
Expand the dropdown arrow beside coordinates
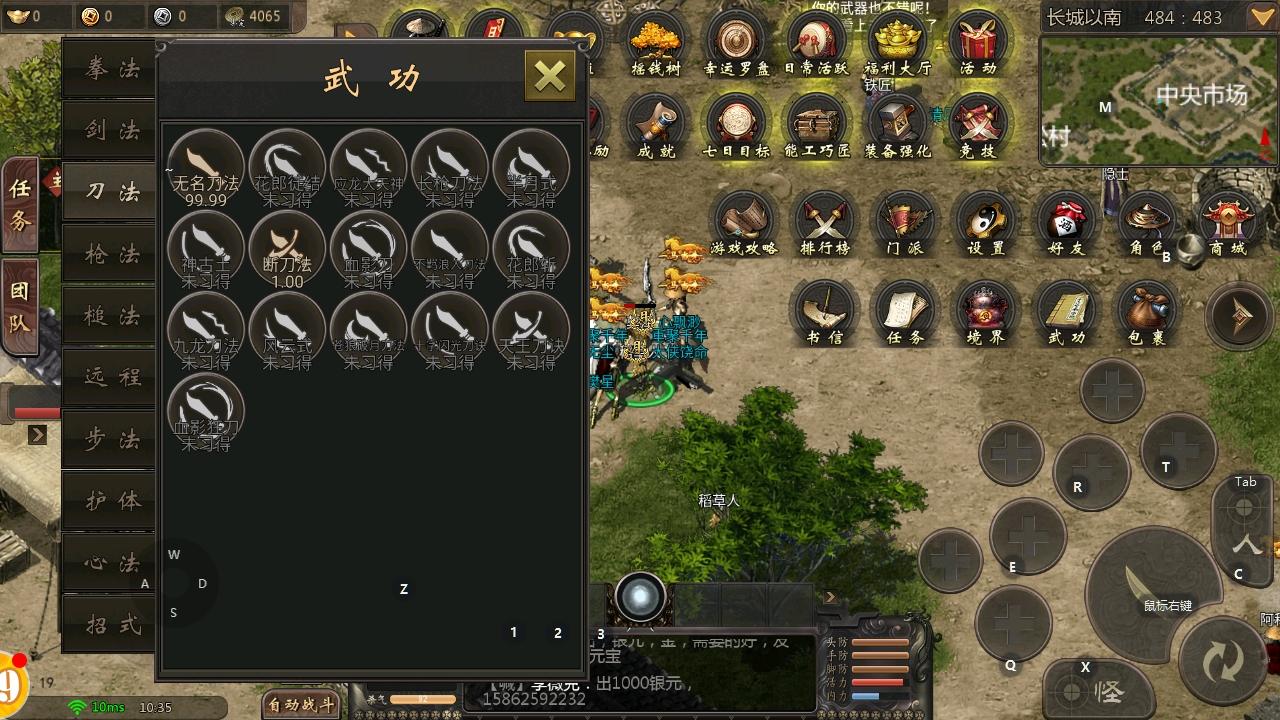[1261, 17]
